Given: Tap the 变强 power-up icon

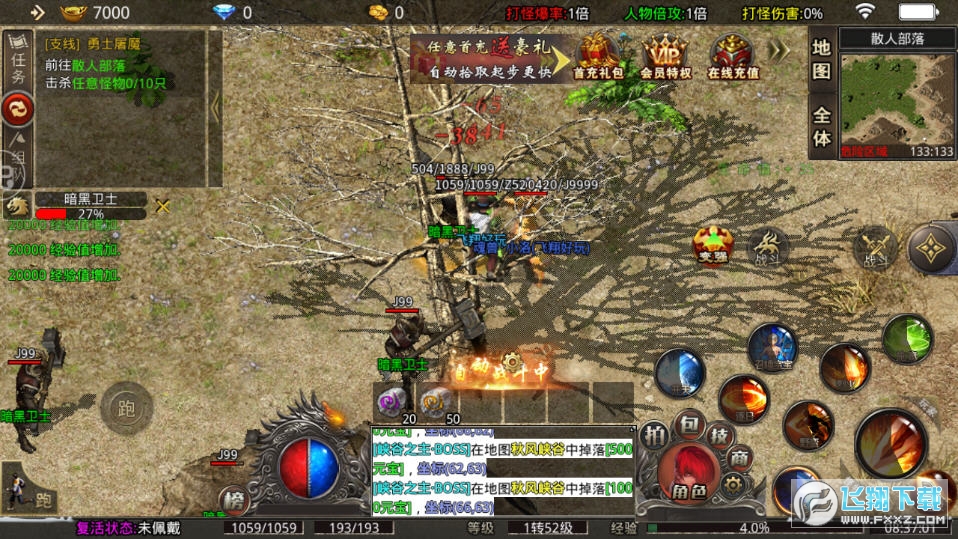Looking at the screenshot, I should [714, 245].
